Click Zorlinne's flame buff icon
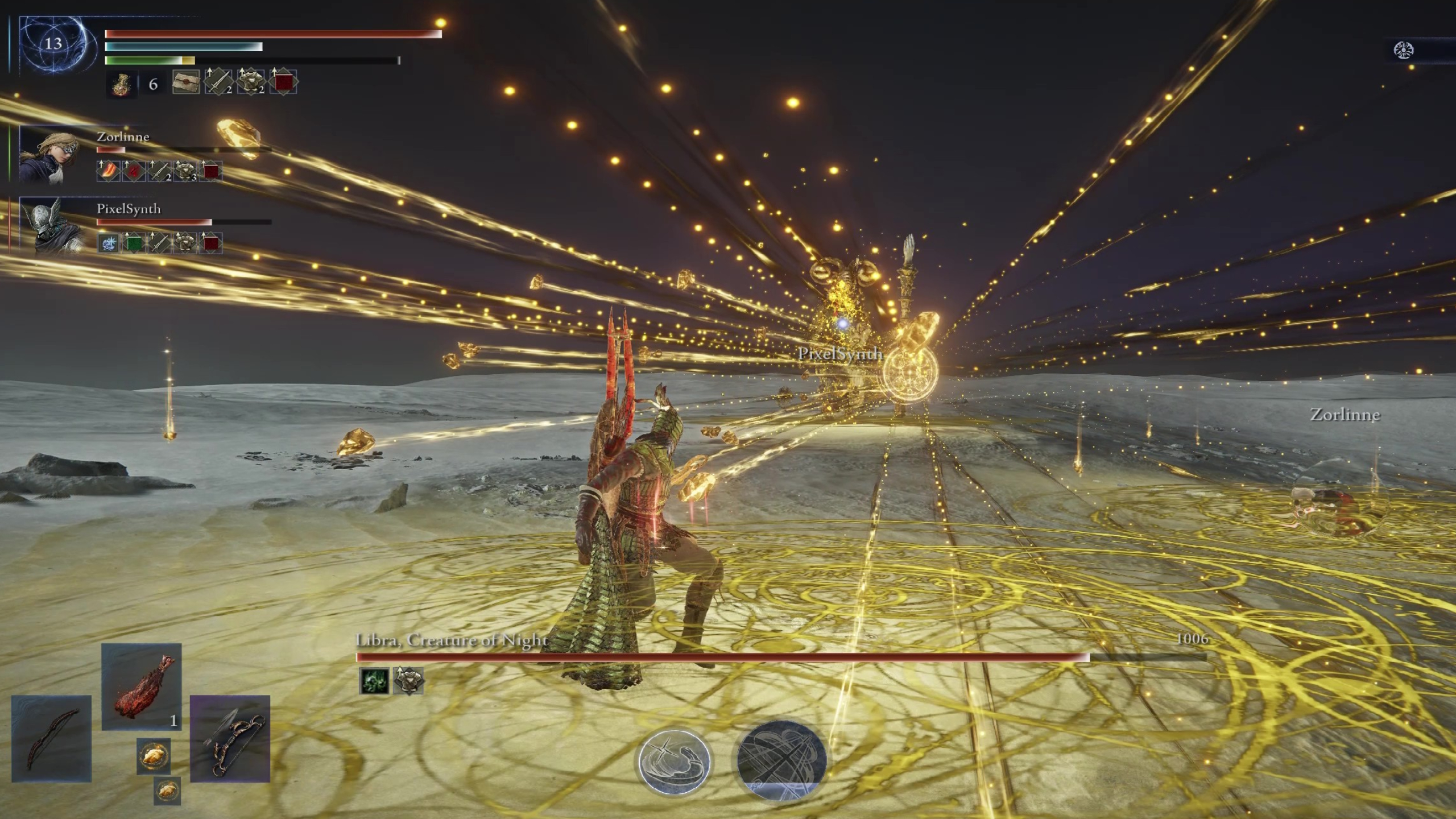 click(108, 172)
